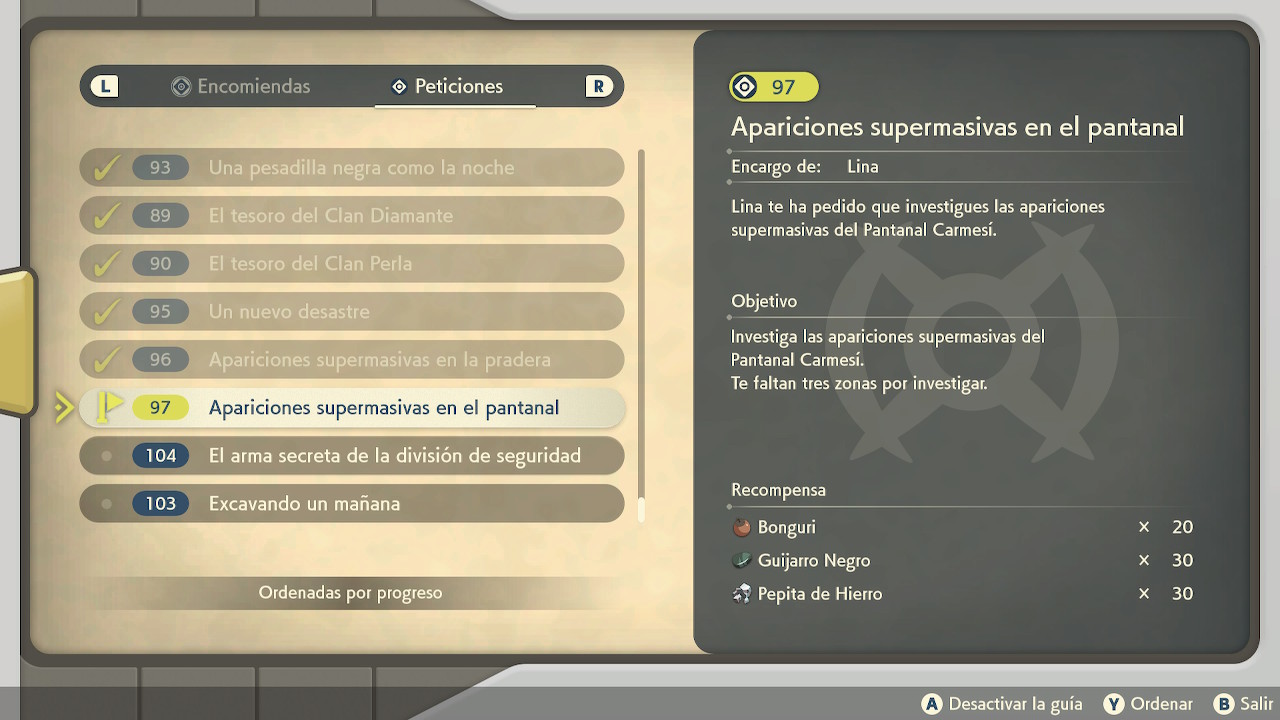
Task: Open request 103 Excavando un mañana
Action: [352, 504]
